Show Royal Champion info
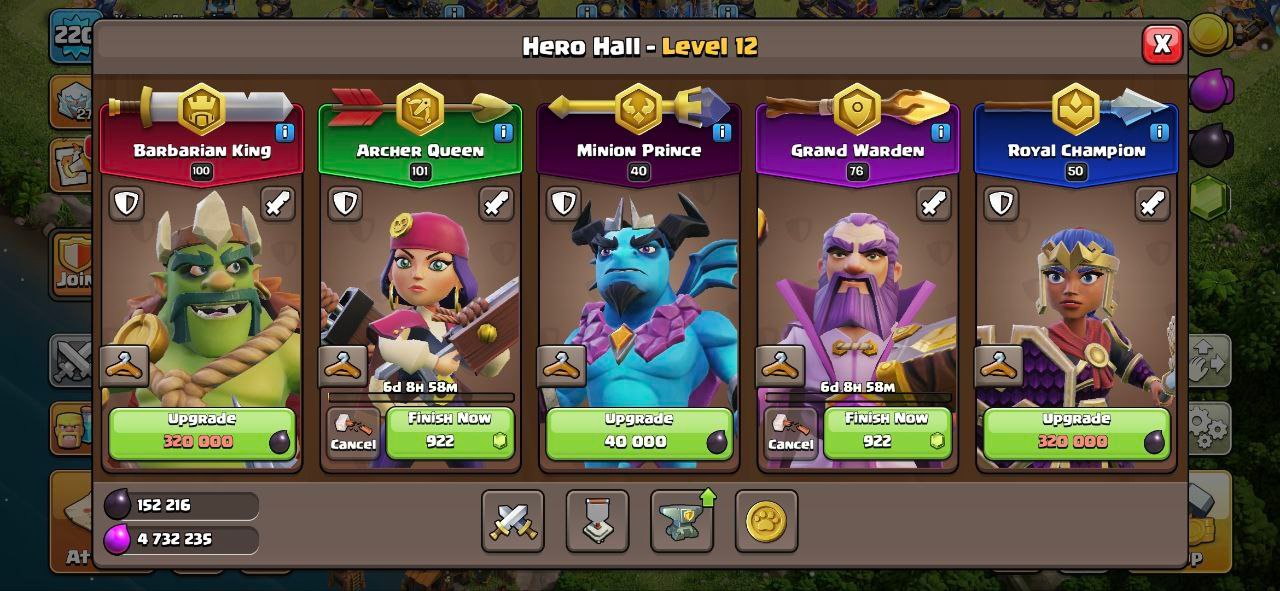The height and width of the screenshot is (591, 1280). coord(1159,132)
